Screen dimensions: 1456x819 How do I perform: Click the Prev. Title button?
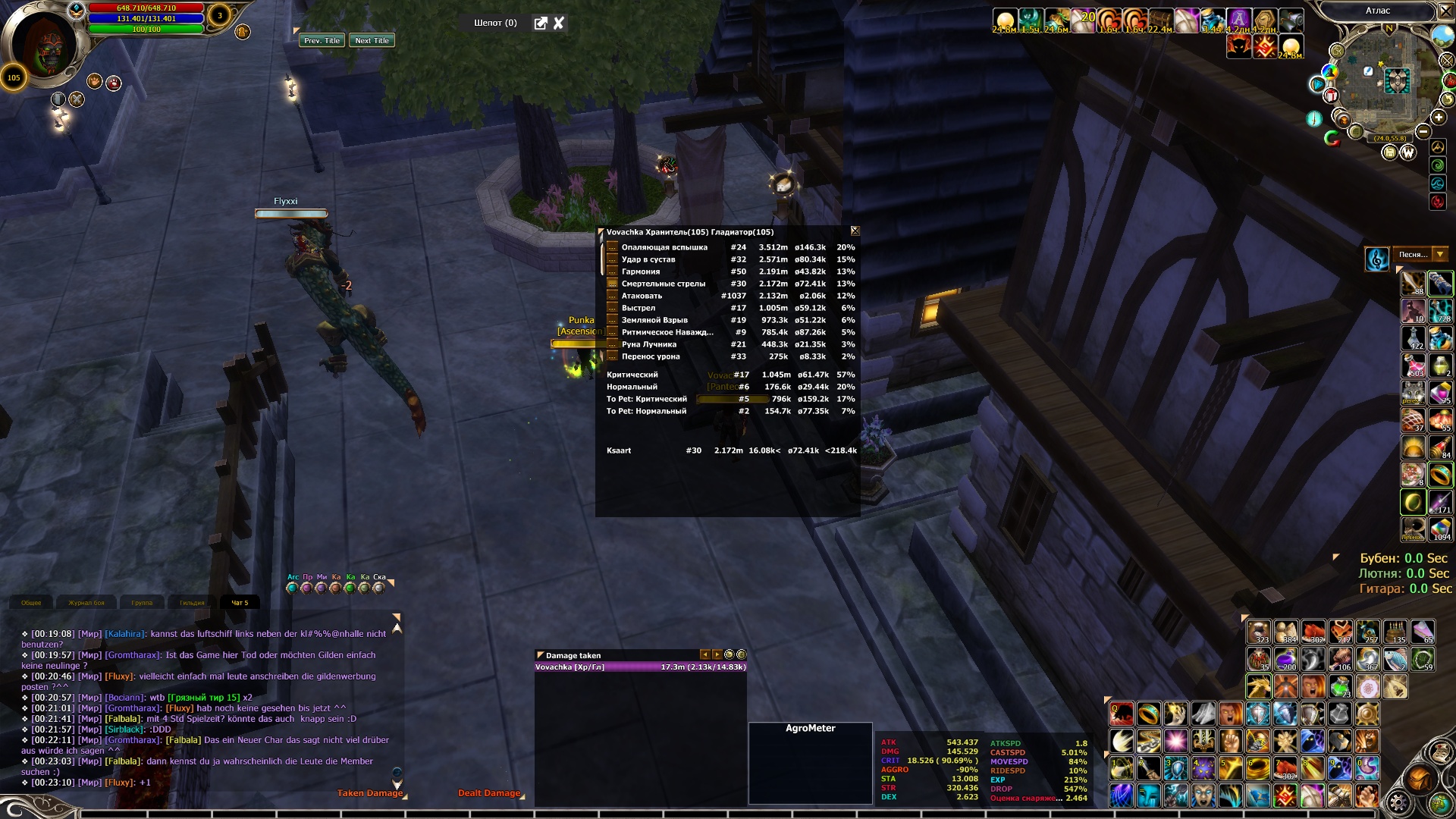(322, 41)
